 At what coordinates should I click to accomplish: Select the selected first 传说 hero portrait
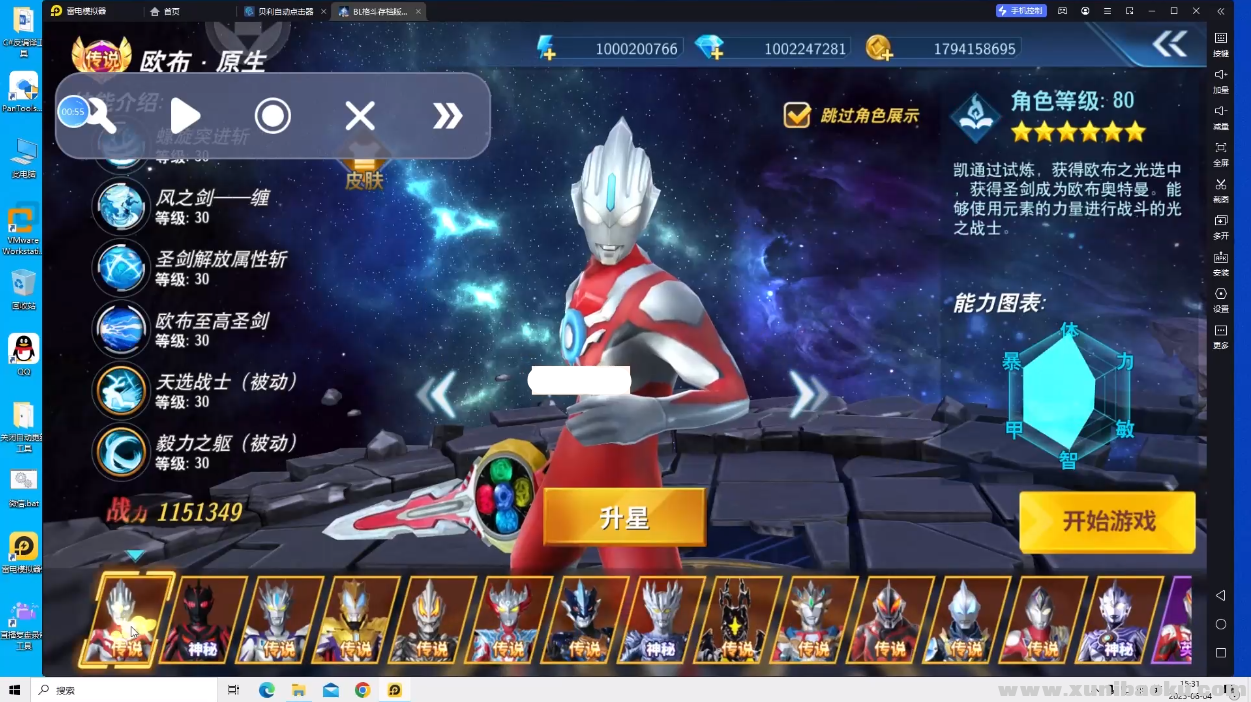127,619
